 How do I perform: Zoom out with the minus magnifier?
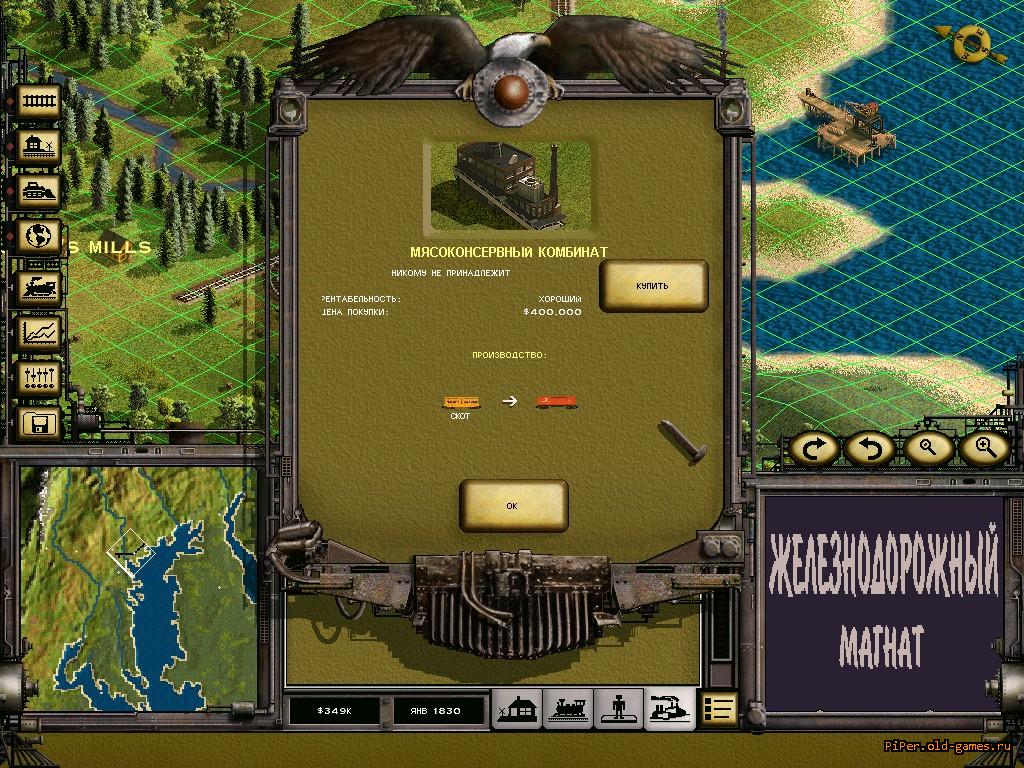[928, 449]
